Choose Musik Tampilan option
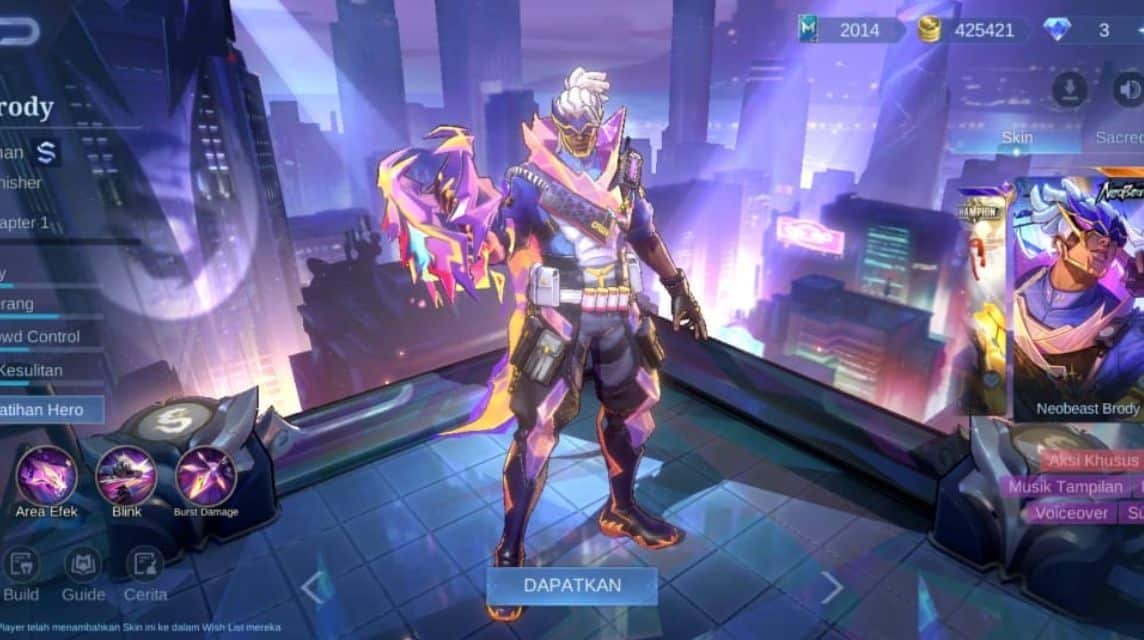Viewport: 1144px width, 640px height. point(1065,487)
